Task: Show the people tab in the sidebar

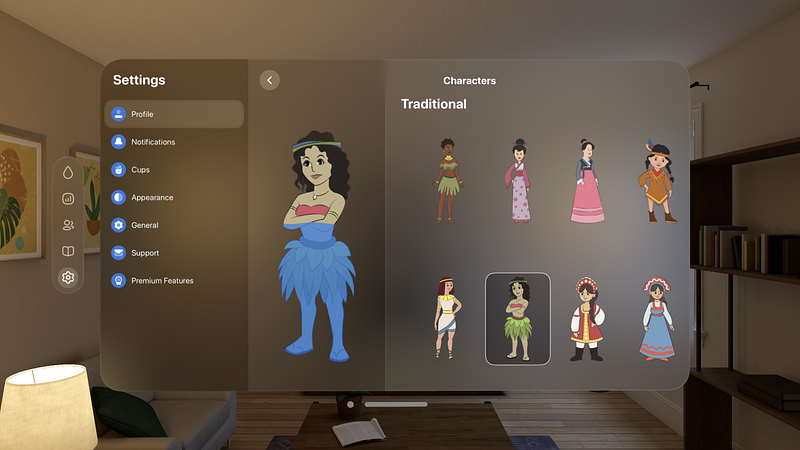Action: point(68,225)
